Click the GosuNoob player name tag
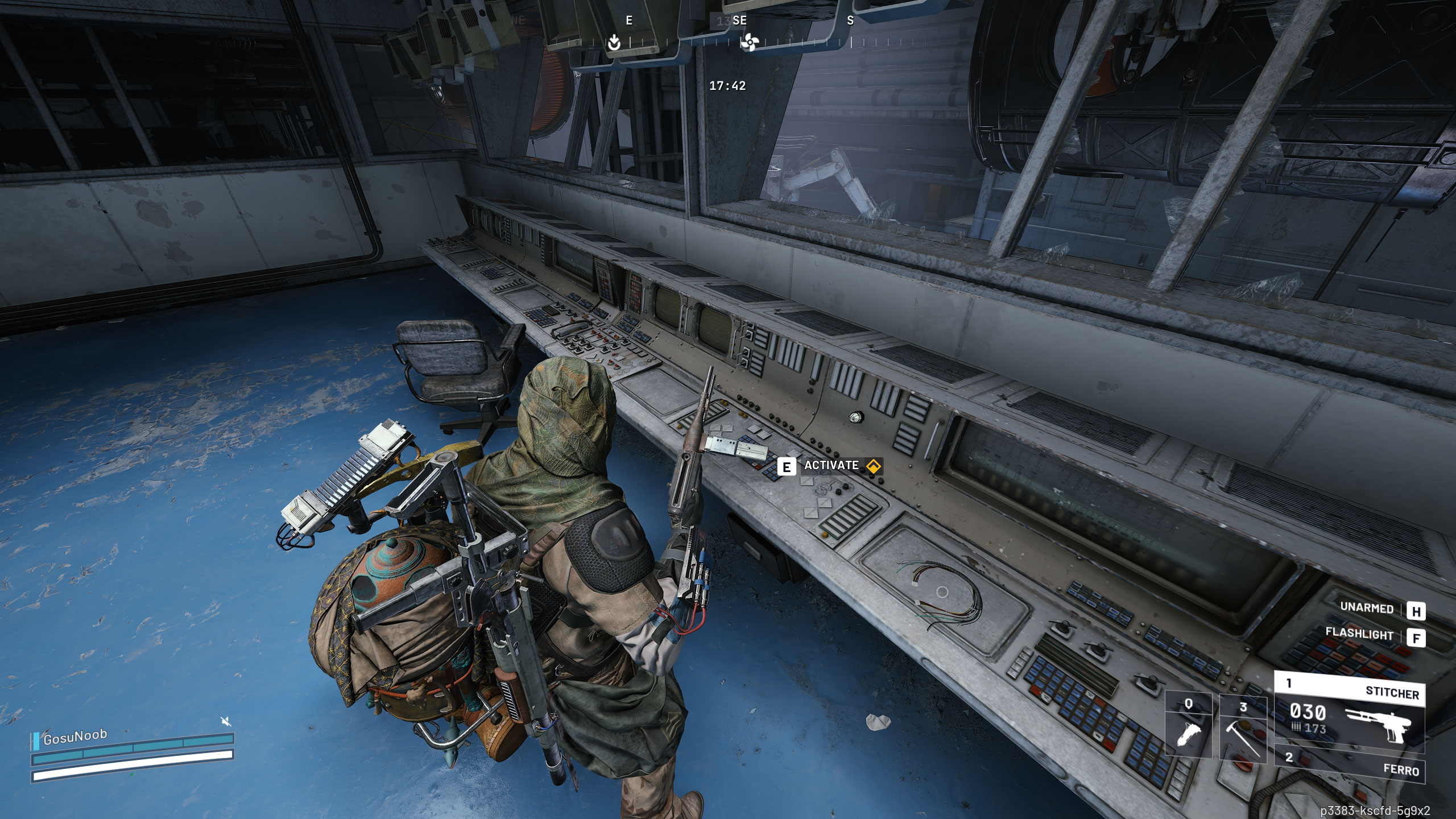 point(75,737)
